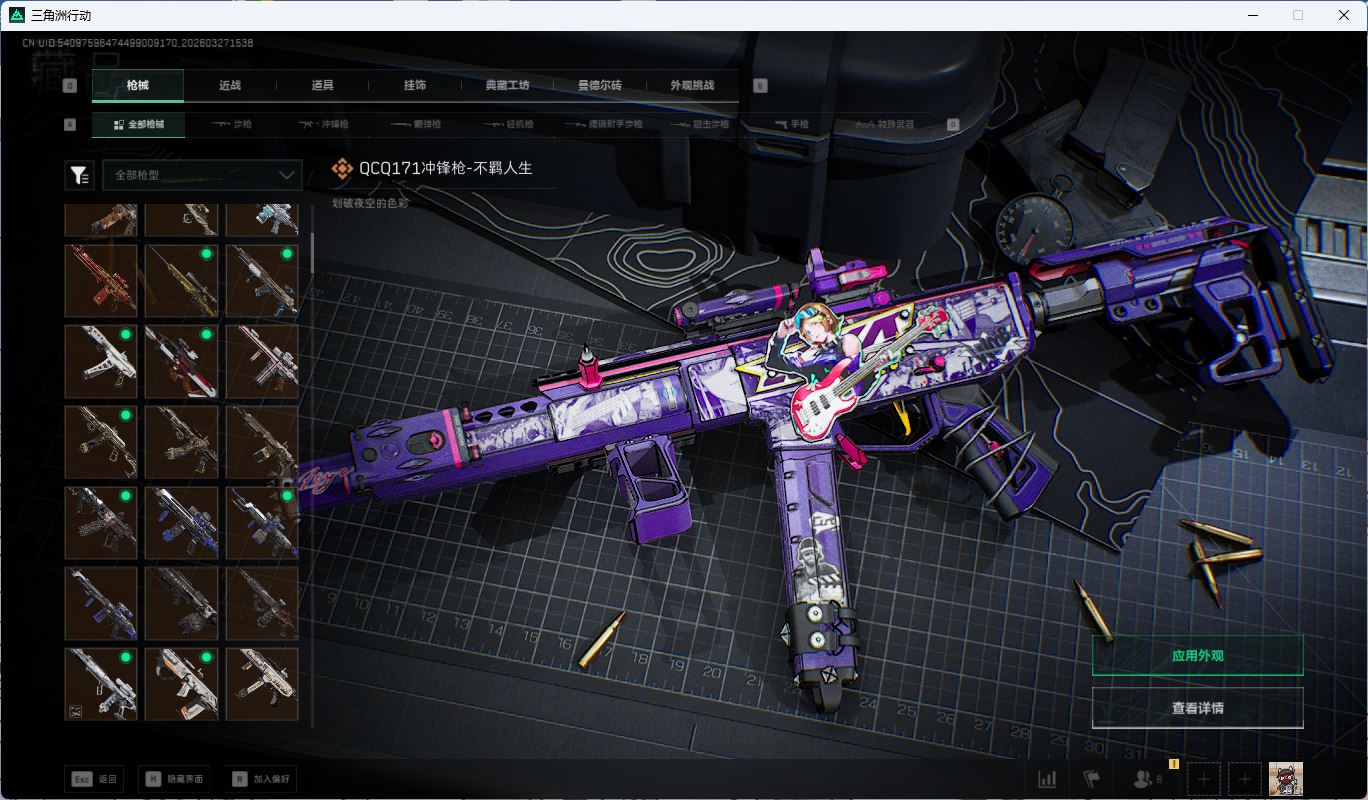Switch to the 近战 melee tab

(x=230, y=86)
